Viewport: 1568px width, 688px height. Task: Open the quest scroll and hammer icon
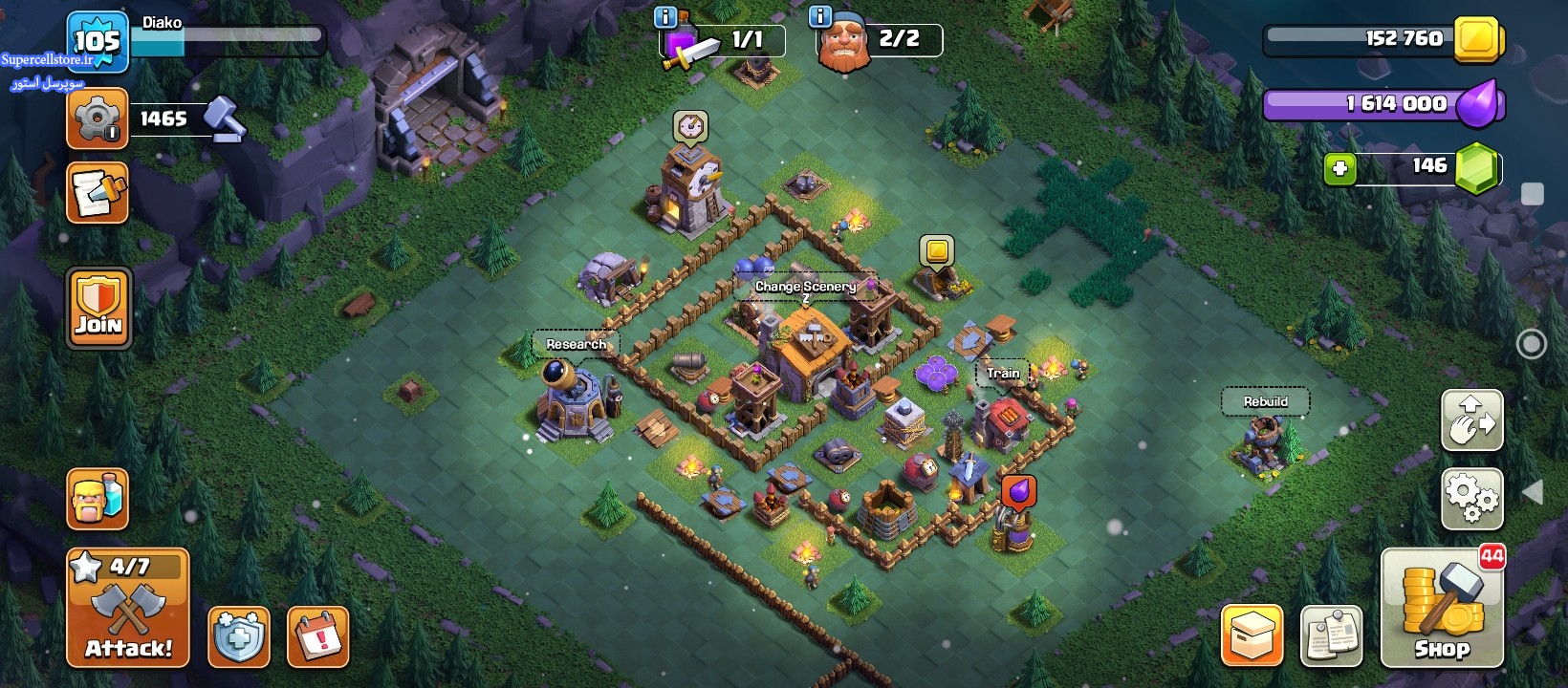click(x=98, y=193)
